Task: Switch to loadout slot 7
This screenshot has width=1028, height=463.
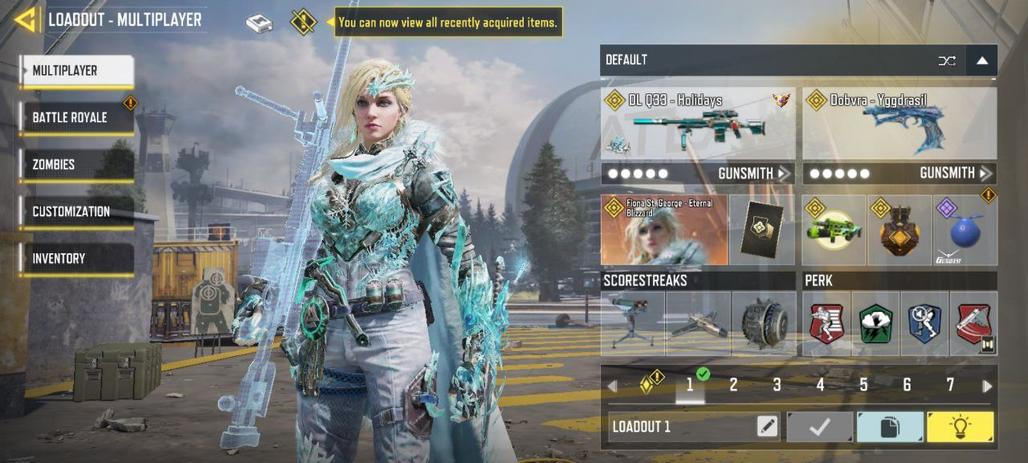Action: click(x=950, y=385)
